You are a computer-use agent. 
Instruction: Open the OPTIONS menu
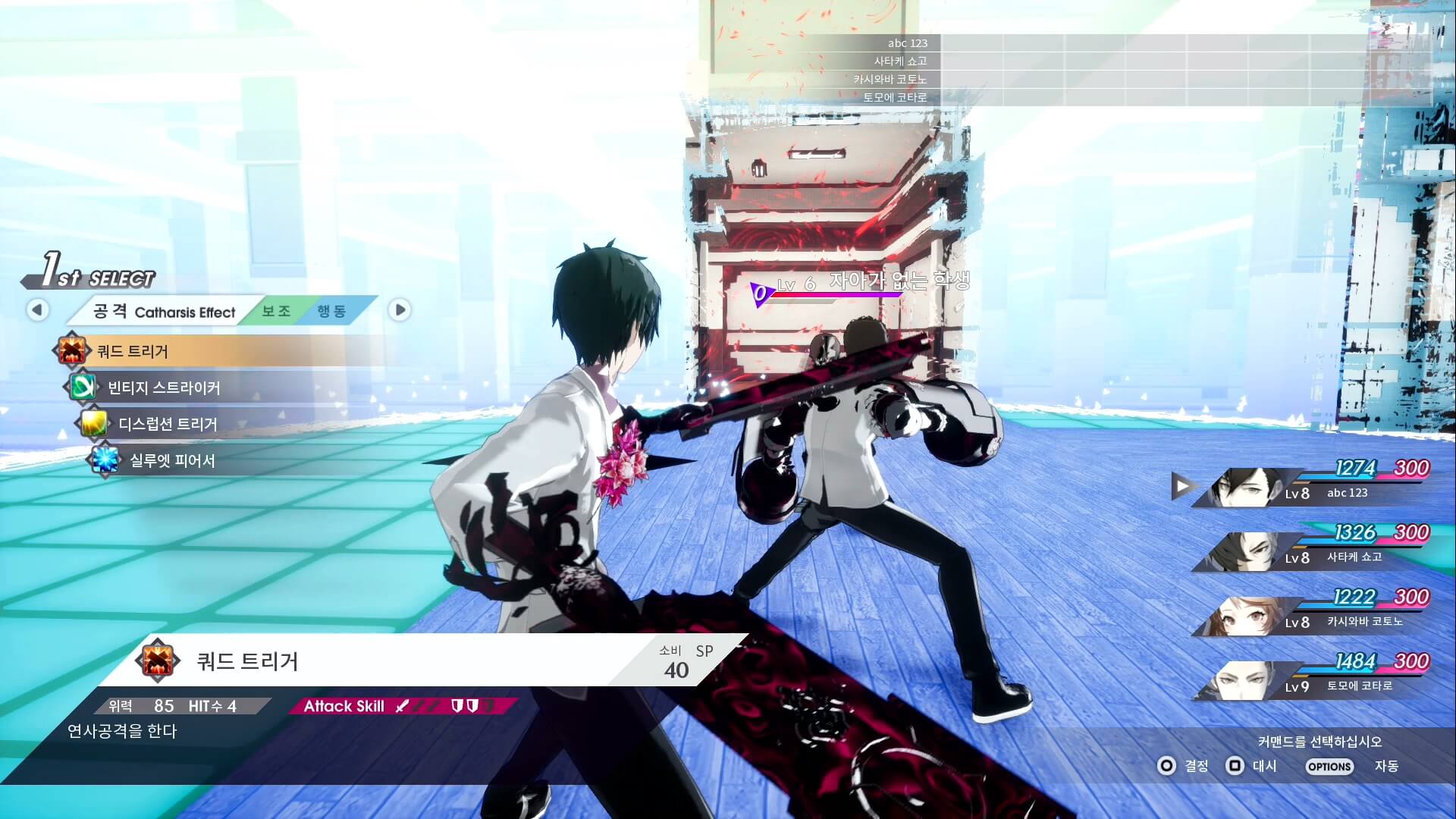(x=1329, y=767)
